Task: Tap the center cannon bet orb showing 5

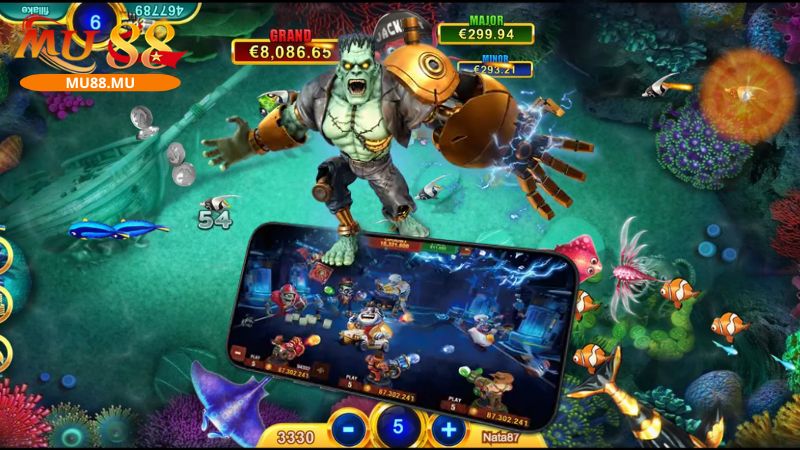Action: [395, 427]
